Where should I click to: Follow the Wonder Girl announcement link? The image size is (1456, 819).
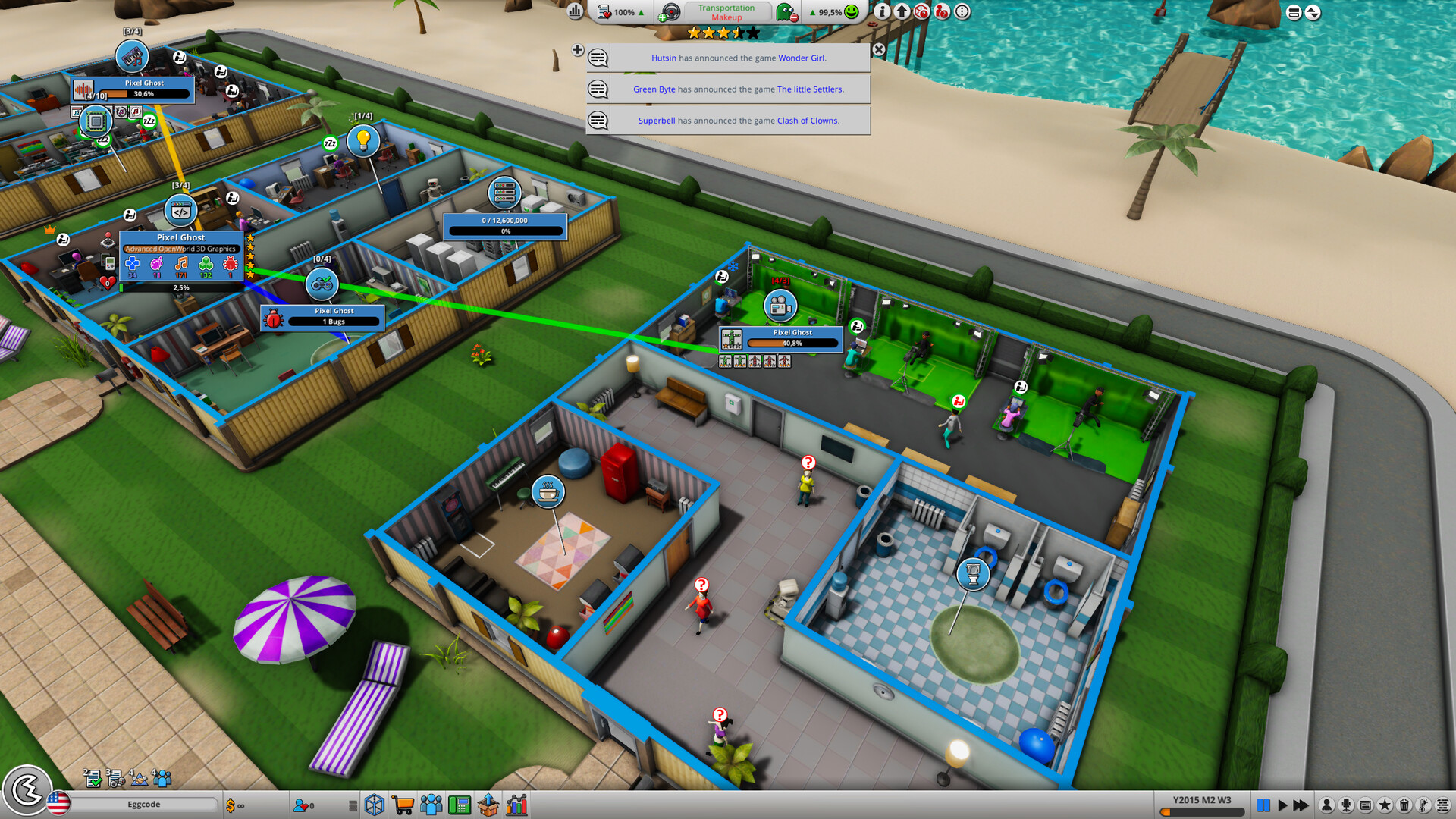pos(802,58)
